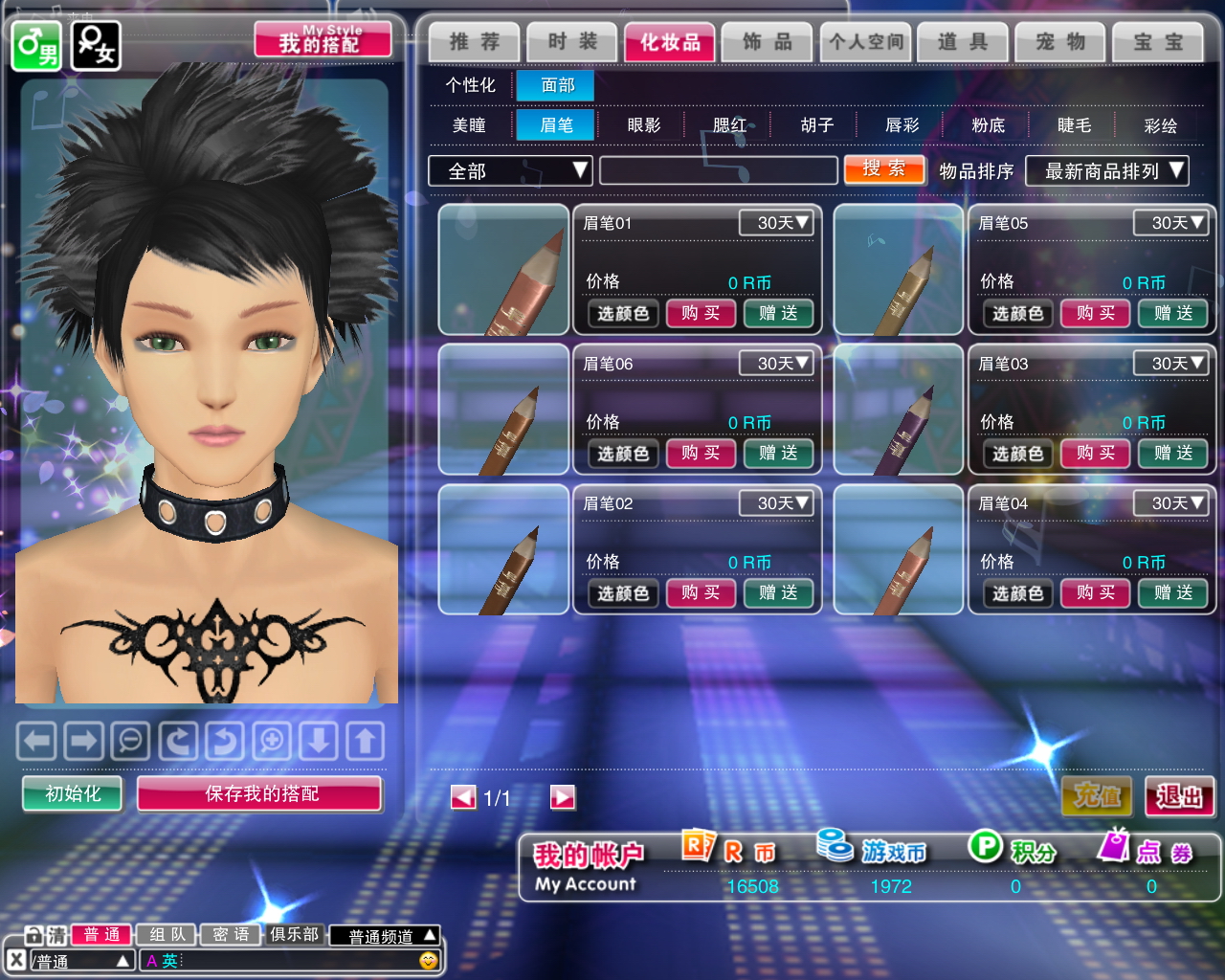This screenshot has height=980, width=1225.
Task: Show the 唇彩 lip color subcategory
Action: tap(902, 125)
